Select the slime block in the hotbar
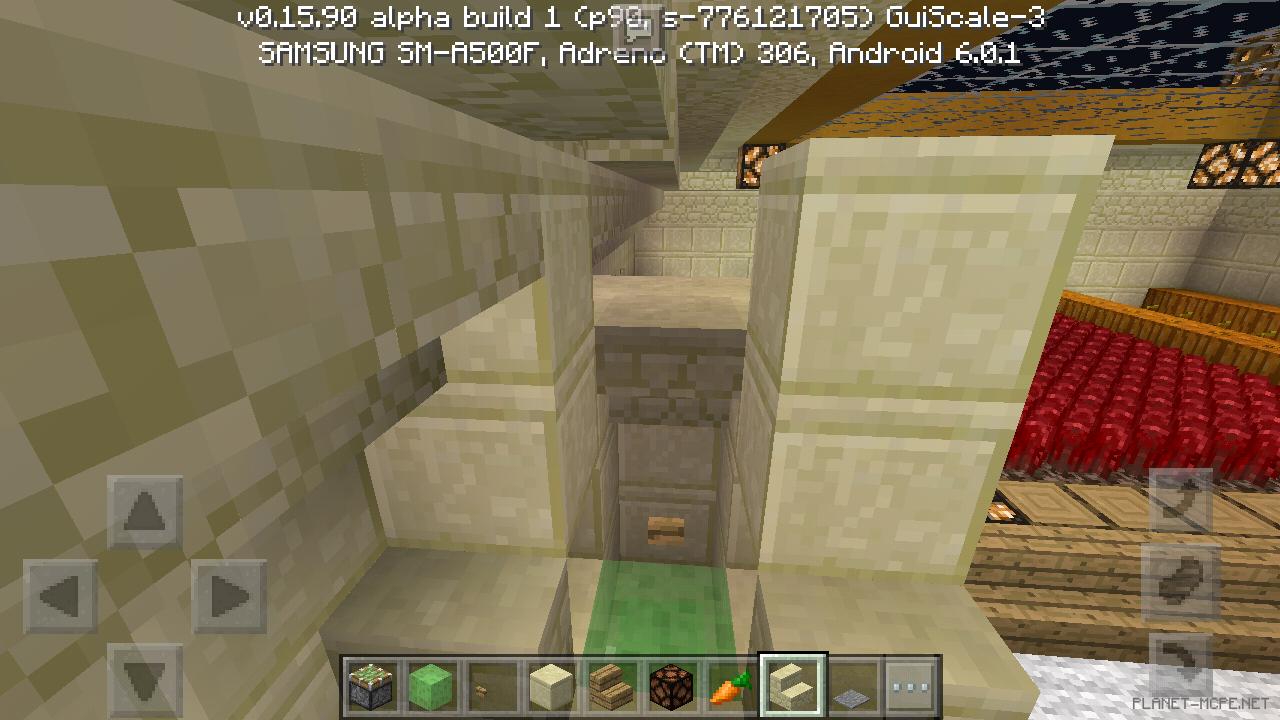Image resolution: width=1280 pixels, height=720 pixels. pos(431,686)
